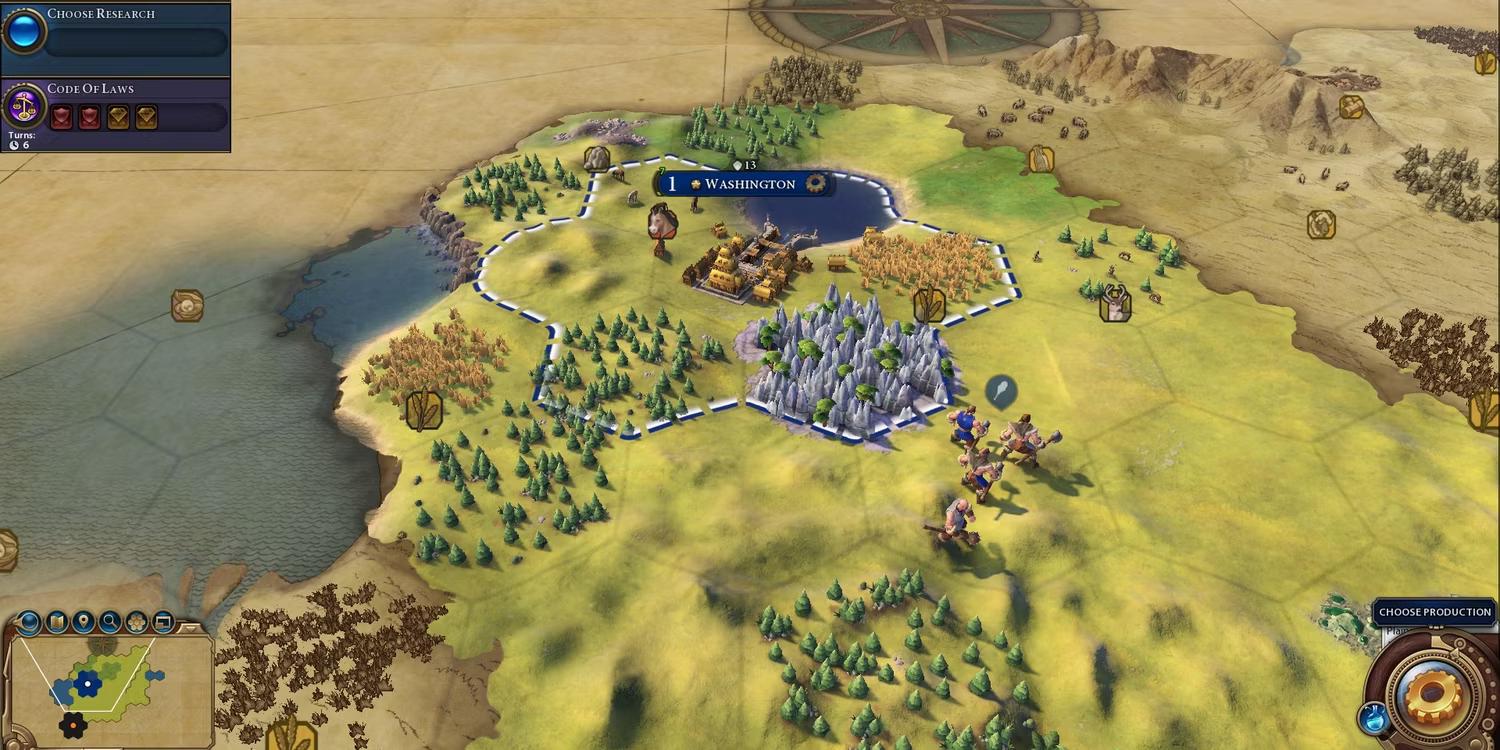Click the Choose Production notification label
Image resolution: width=1500 pixels, height=750 pixels.
[1434, 612]
